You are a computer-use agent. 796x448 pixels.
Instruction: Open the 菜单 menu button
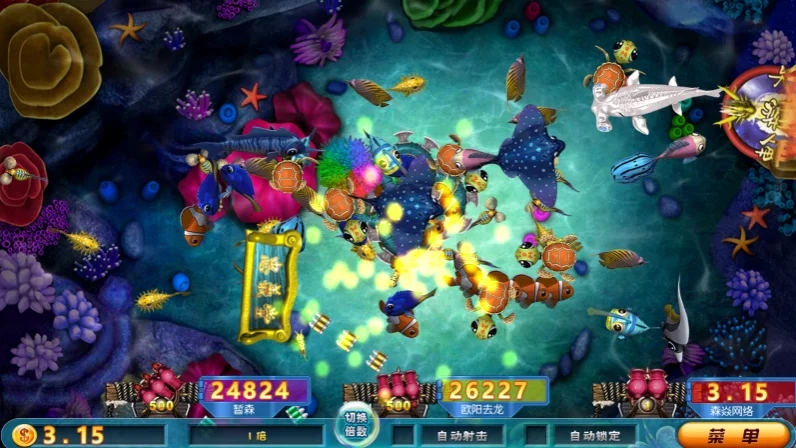pyautogui.click(x=733, y=436)
